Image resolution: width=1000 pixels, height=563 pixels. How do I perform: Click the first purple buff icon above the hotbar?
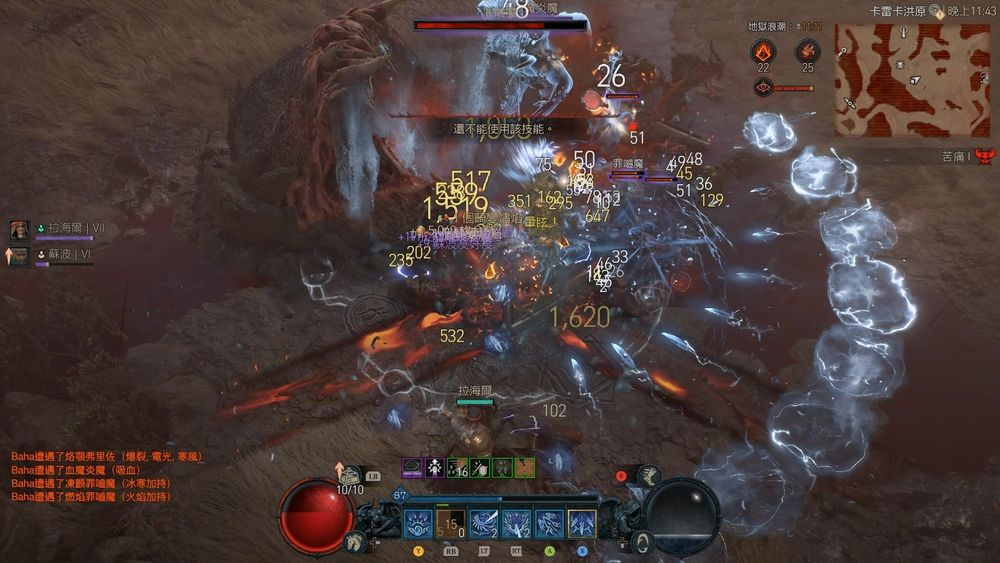[412, 467]
